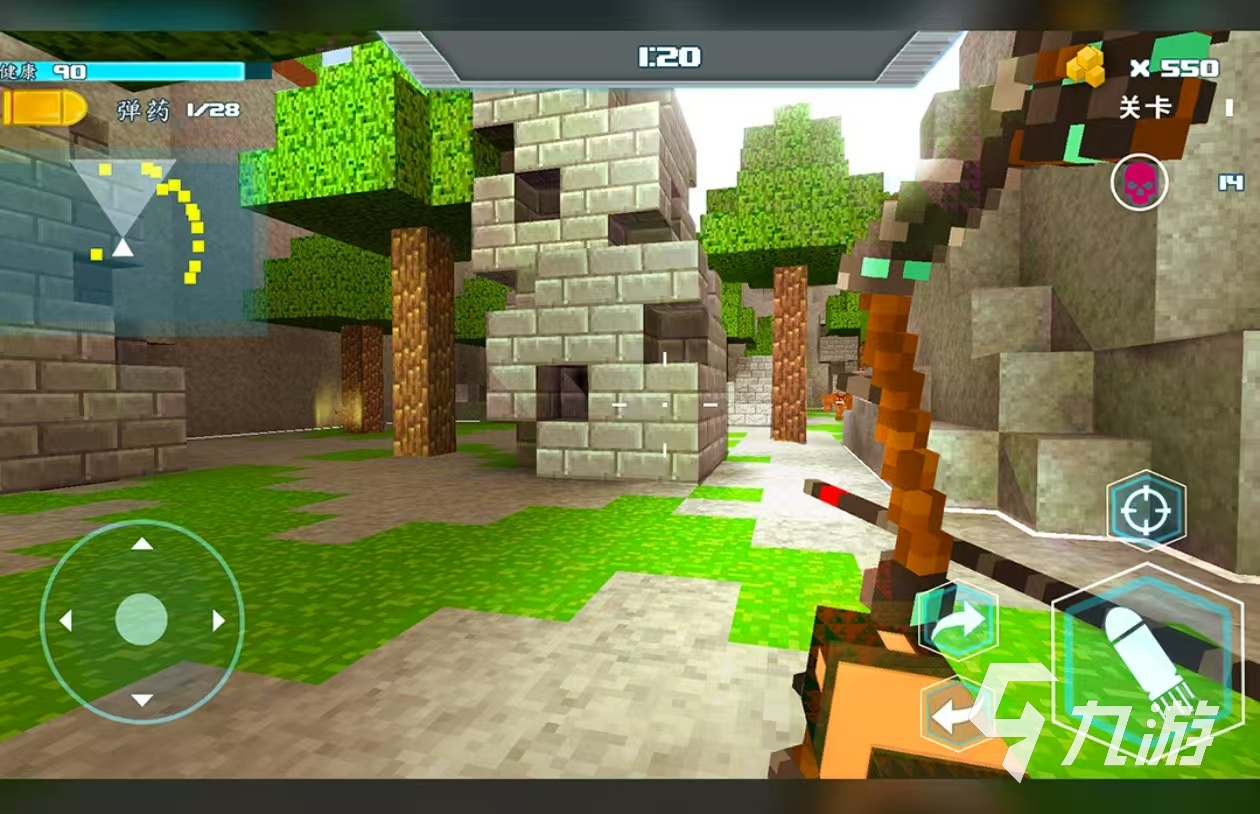Image resolution: width=1260 pixels, height=814 pixels.
Task: Click the joystick's down arrow
Action: click(x=142, y=699)
